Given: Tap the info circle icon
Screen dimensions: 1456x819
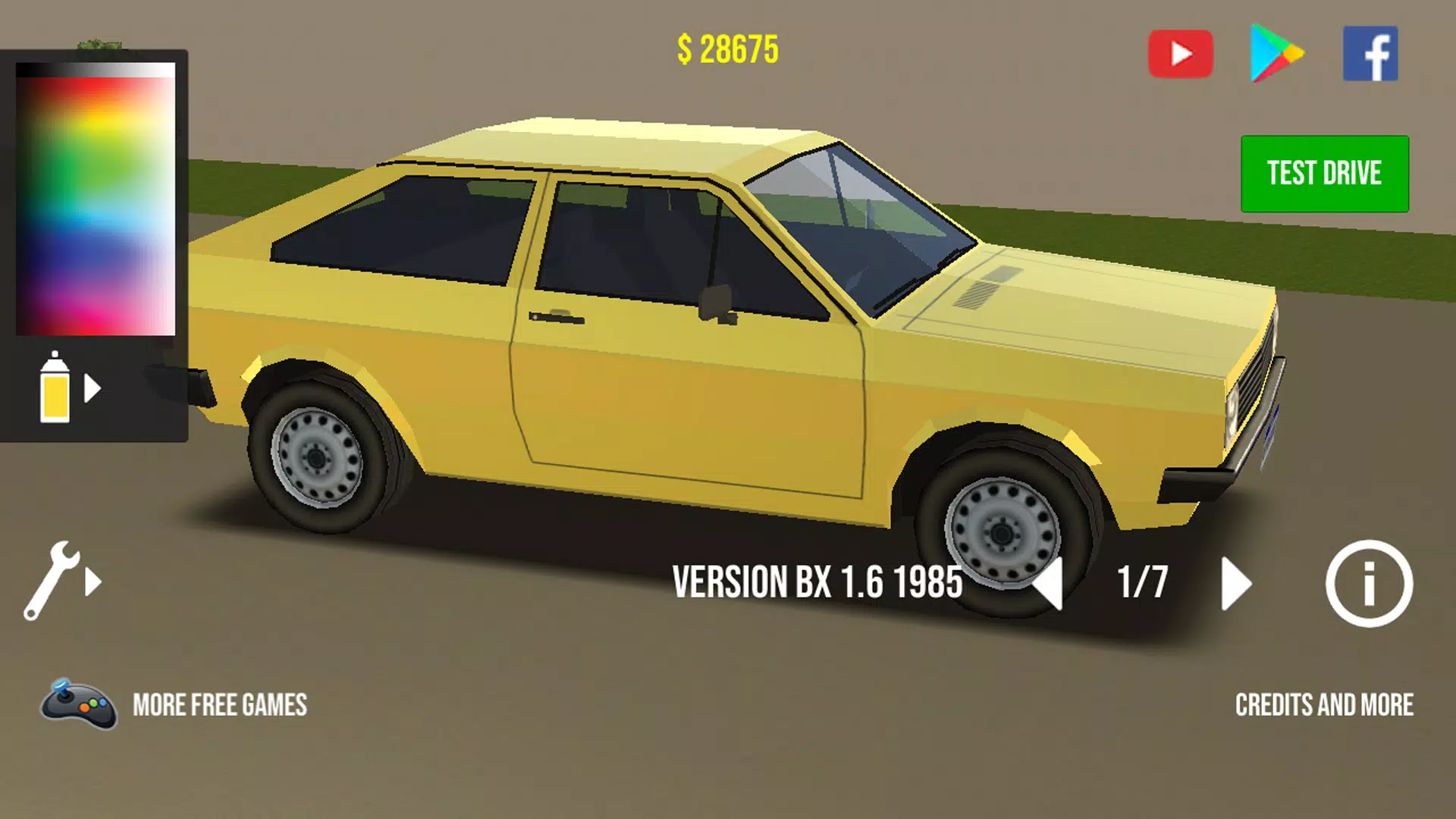Looking at the screenshot, I should tap(1370, 582).
